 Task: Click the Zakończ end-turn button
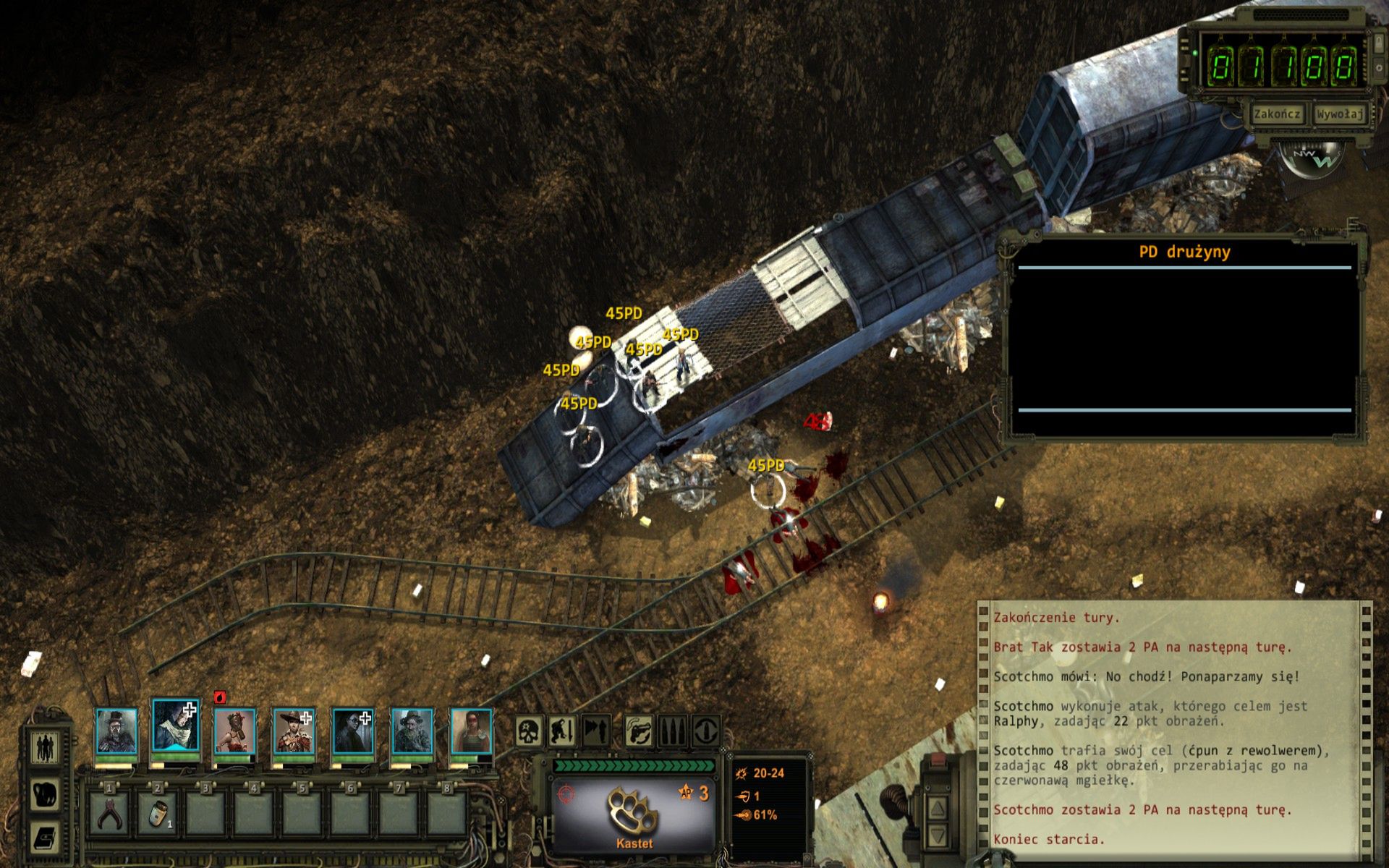pos(1277,114)
